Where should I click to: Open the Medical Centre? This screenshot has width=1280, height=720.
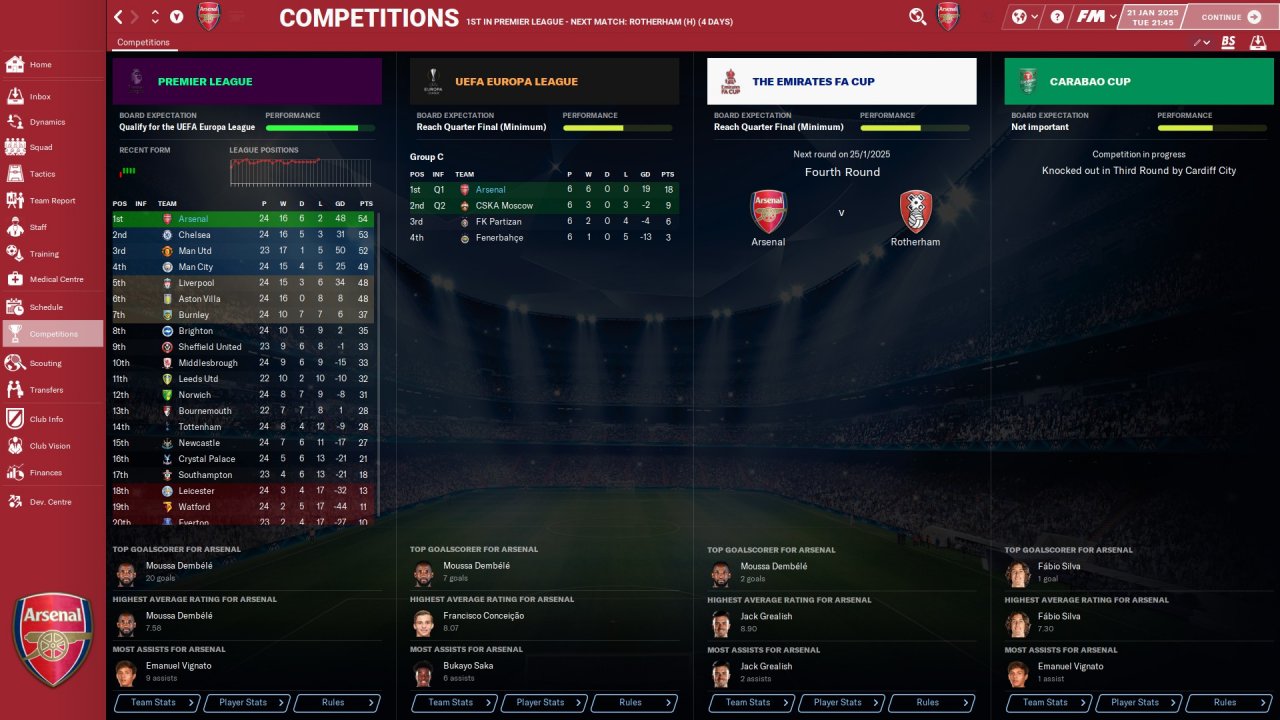click(56, 280)
